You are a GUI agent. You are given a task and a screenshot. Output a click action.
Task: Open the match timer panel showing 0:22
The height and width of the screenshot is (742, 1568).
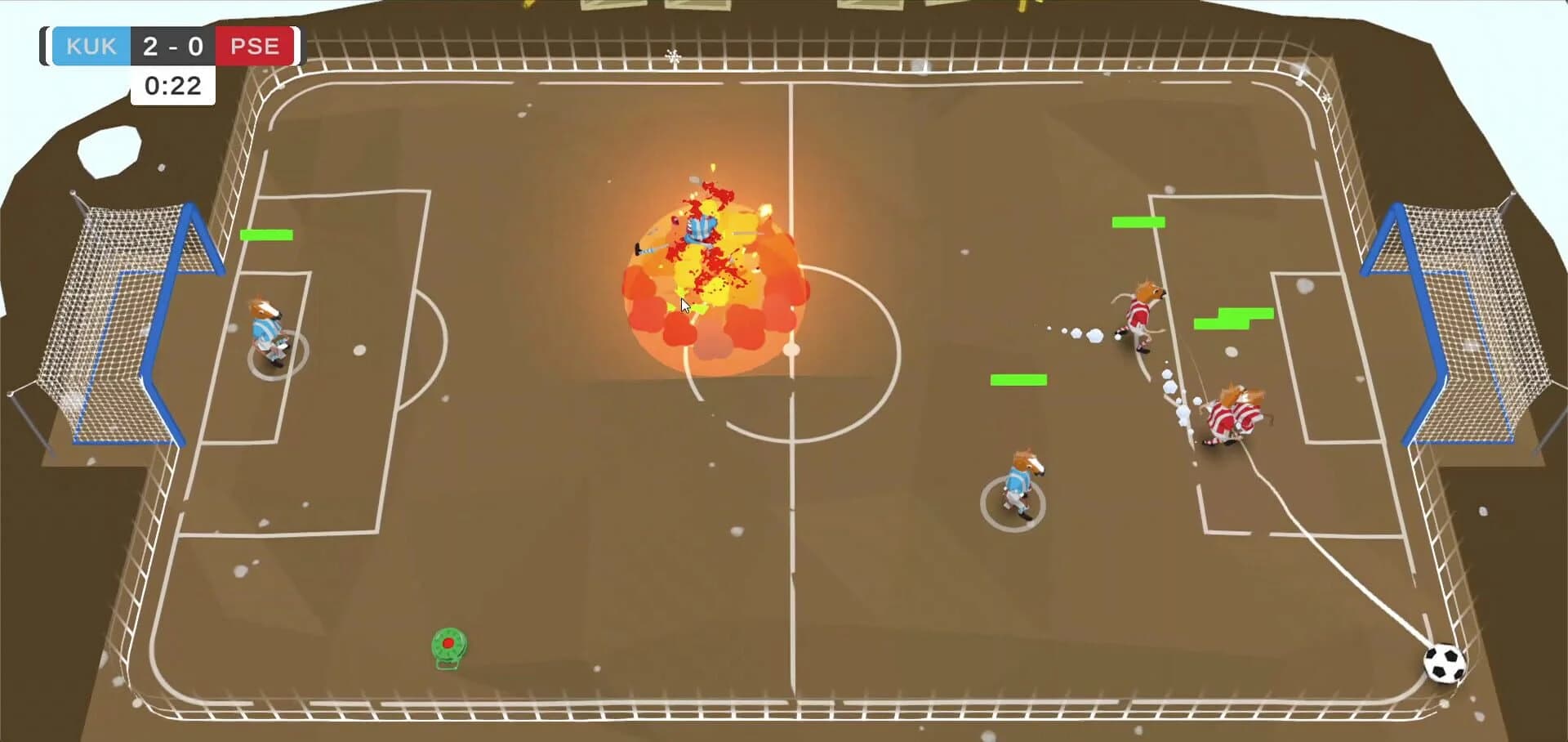click(172, 85)
